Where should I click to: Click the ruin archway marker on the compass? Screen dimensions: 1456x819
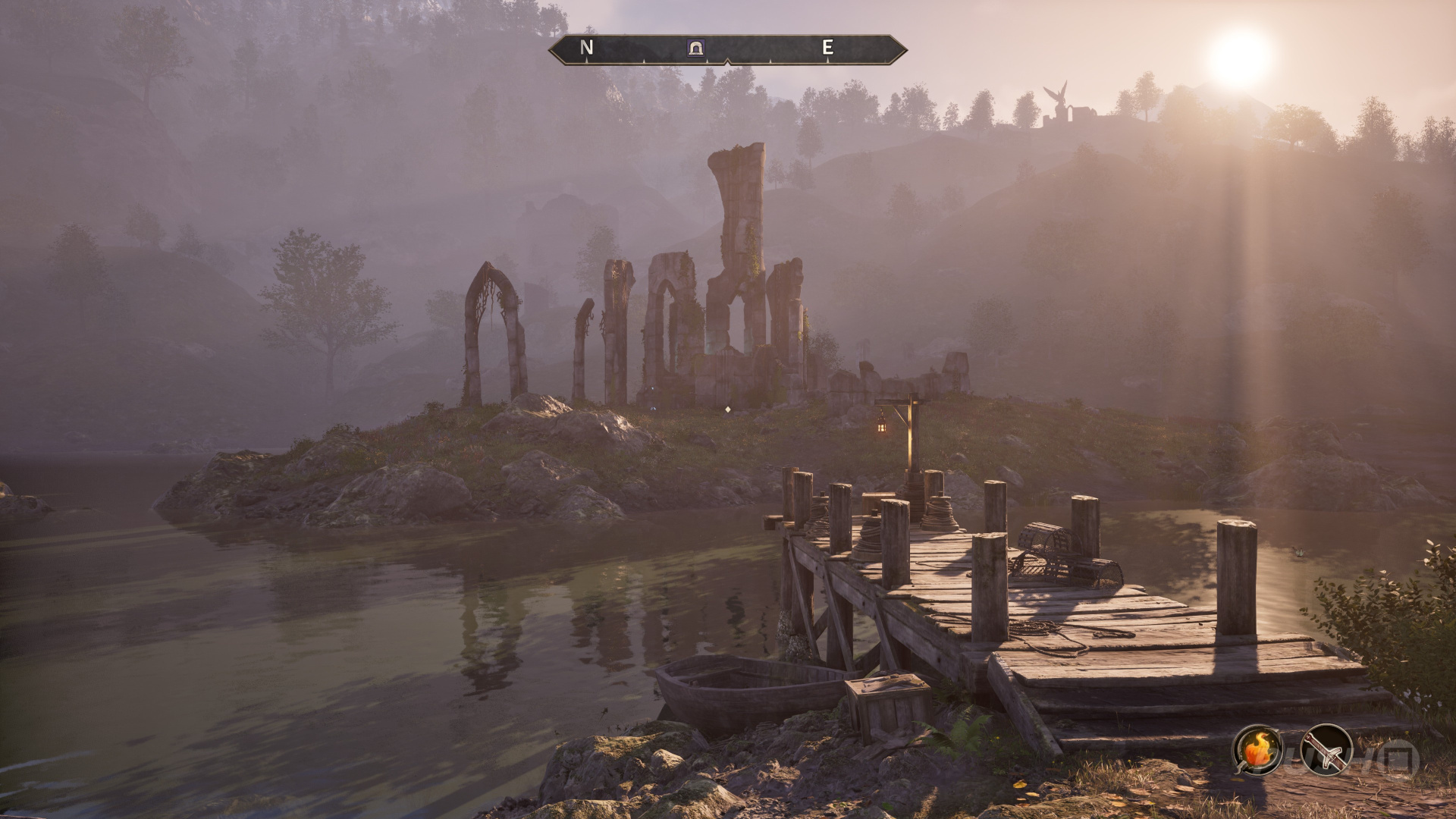695,49
